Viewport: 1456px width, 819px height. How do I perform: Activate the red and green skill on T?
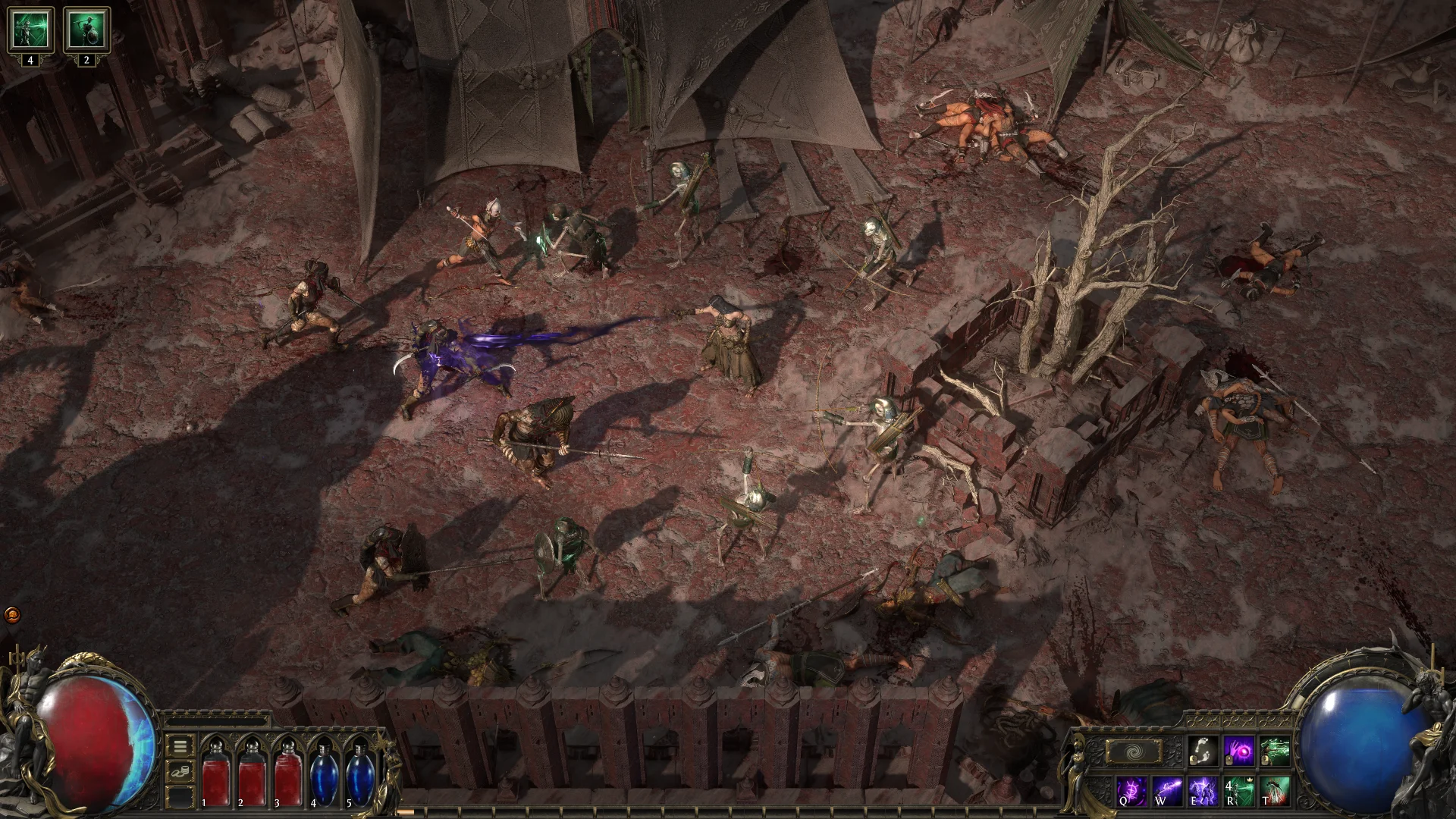1275,791
